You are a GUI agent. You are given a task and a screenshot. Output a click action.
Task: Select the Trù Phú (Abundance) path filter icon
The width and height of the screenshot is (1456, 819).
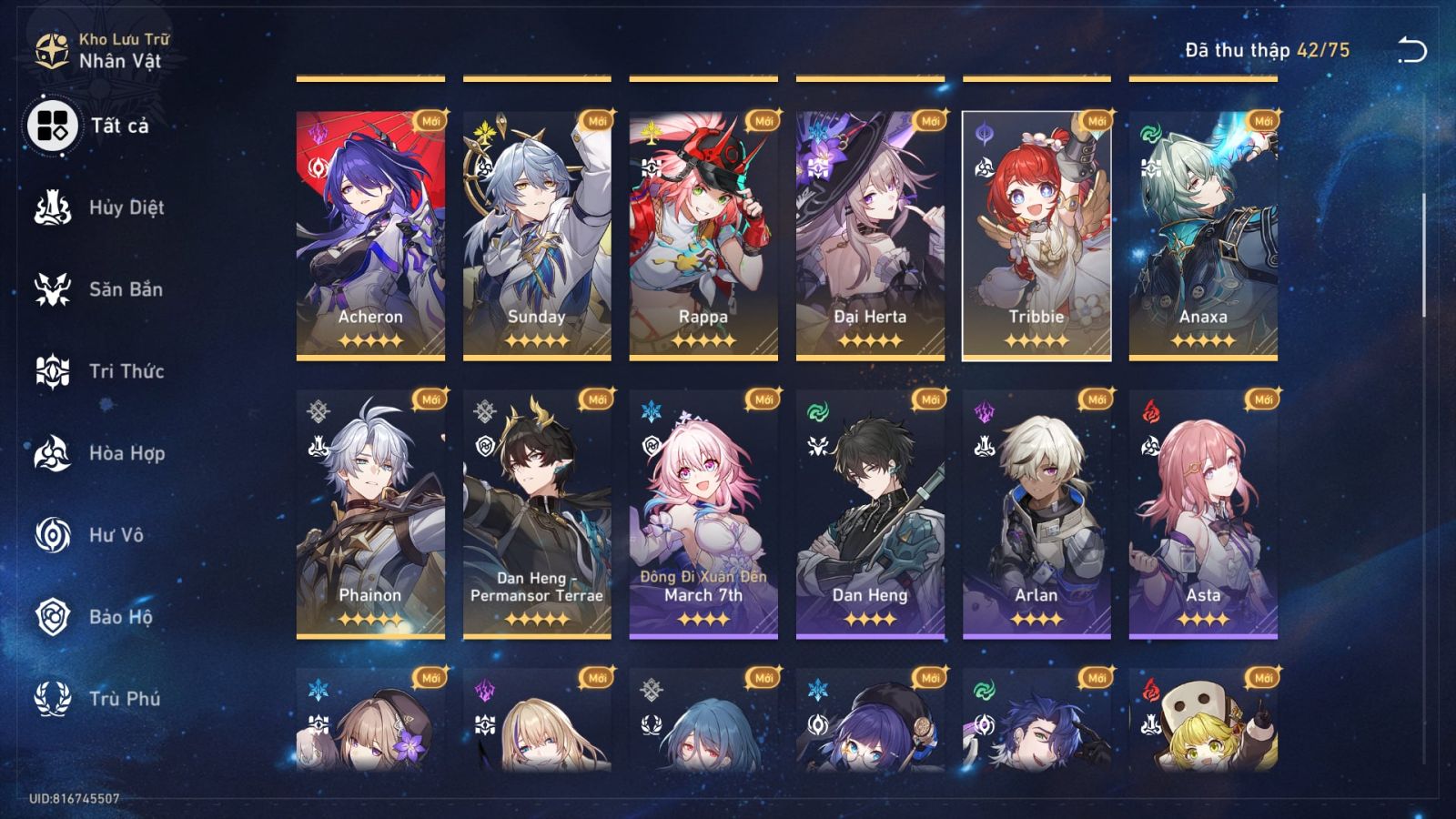52,699
